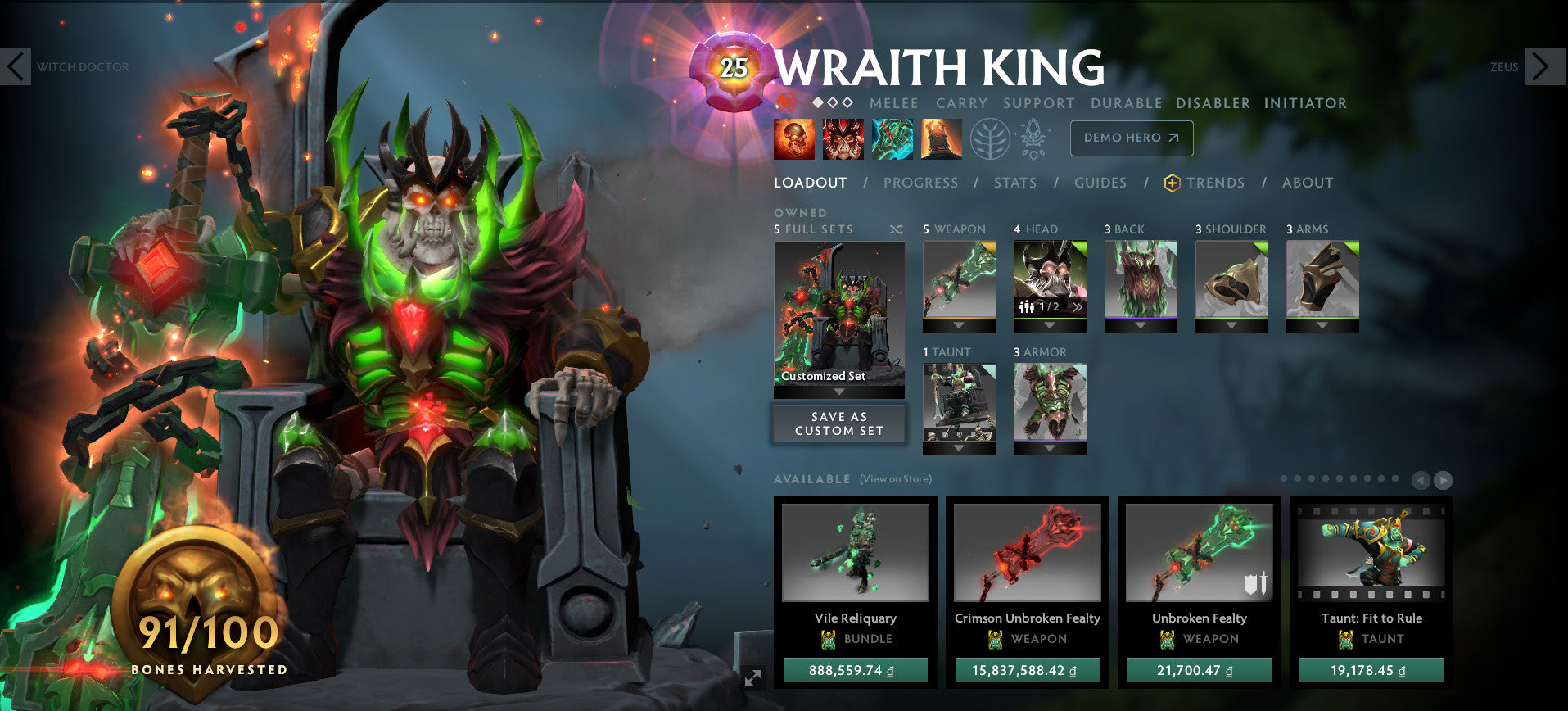Expand the Armor slot item list

(x=1049, y=449)
